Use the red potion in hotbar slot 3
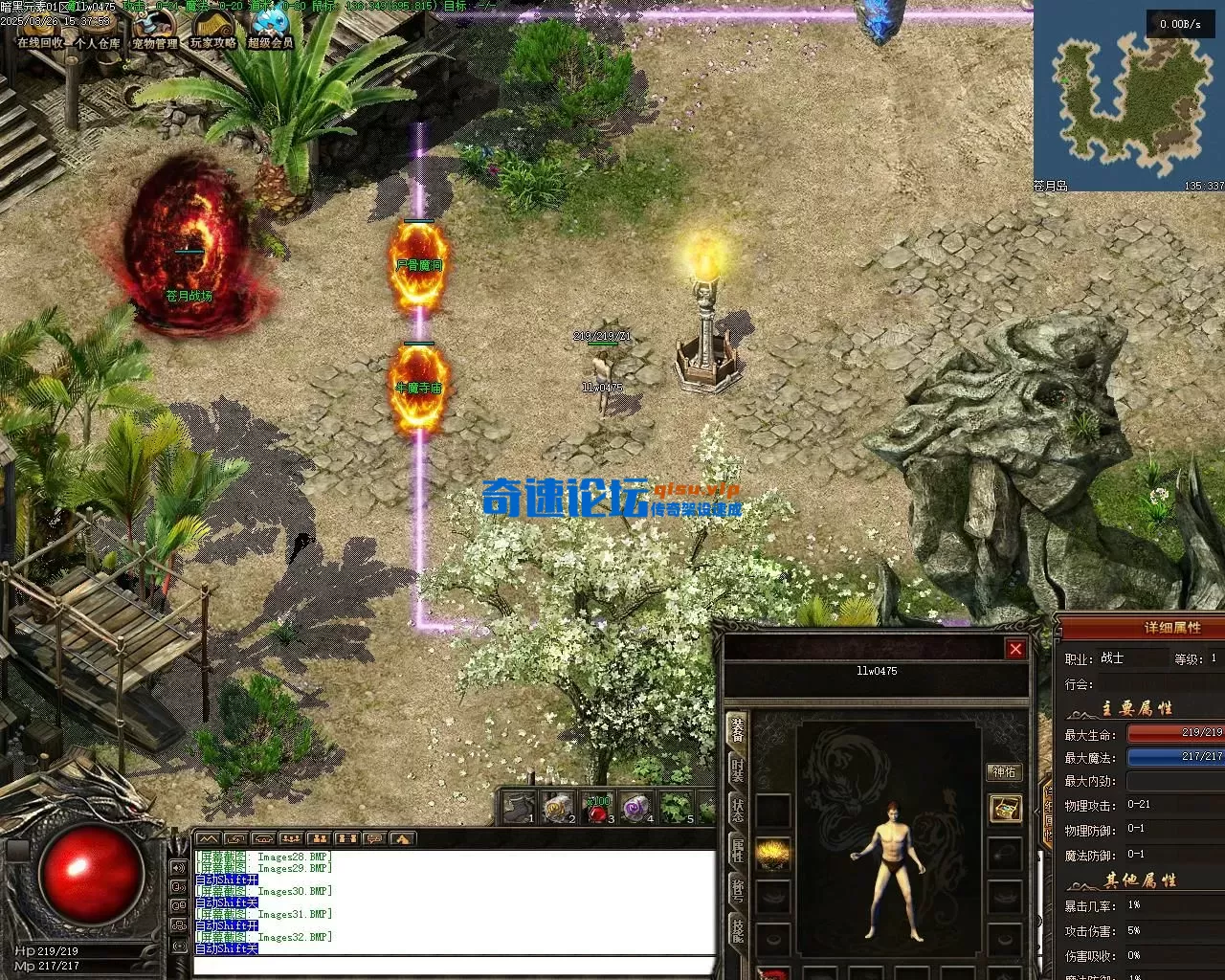This screenshot has width=1225, height=980. pos(598,810)
